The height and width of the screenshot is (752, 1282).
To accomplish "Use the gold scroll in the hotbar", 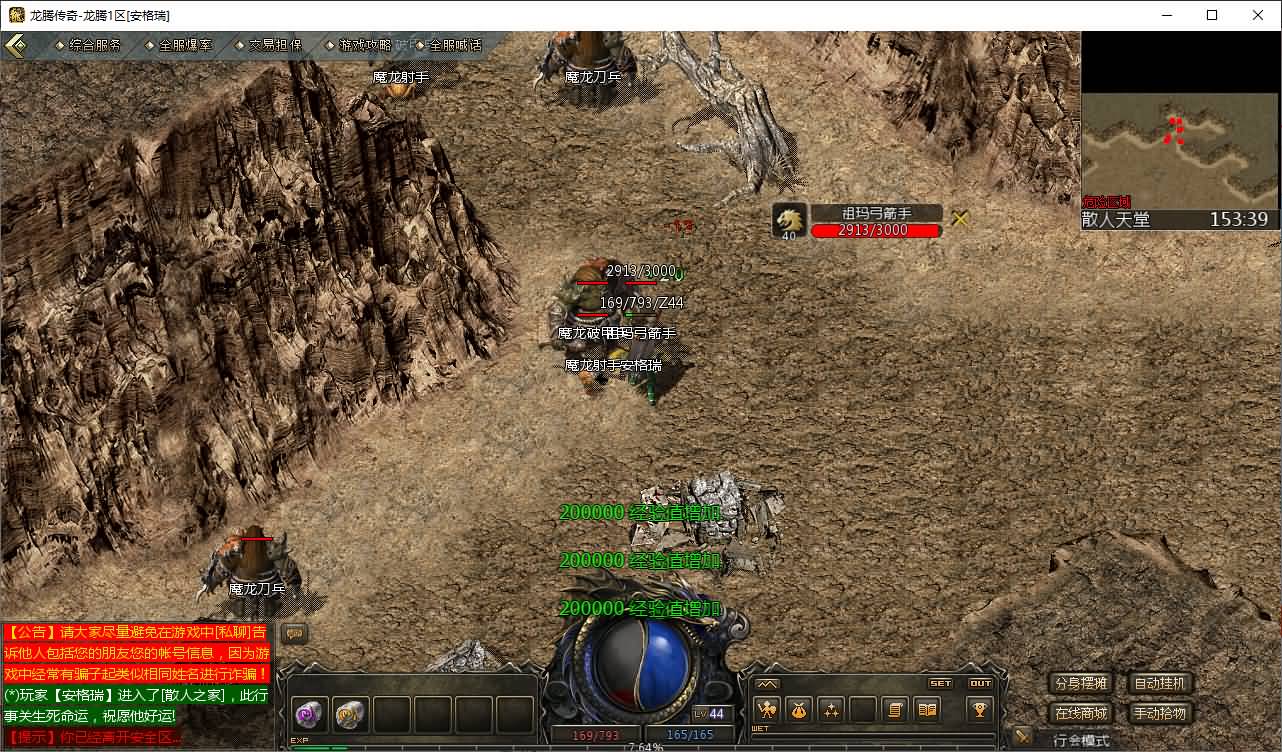I will [x=350, y=714].
